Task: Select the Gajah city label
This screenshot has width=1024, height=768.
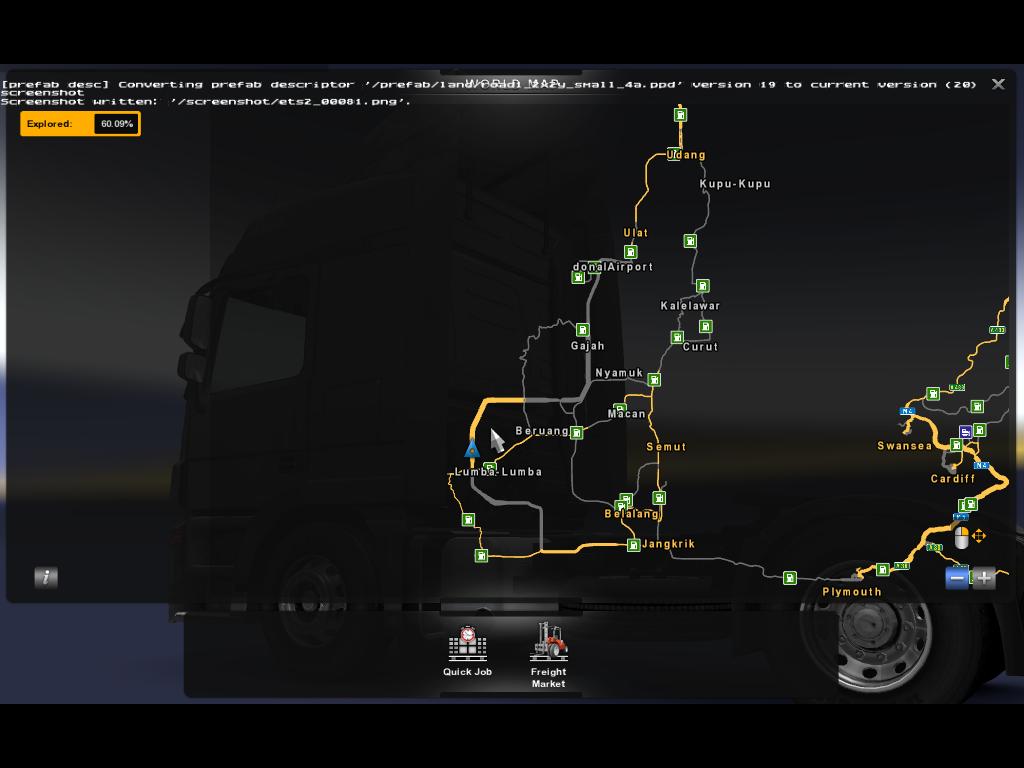Action: pos(587,346)
